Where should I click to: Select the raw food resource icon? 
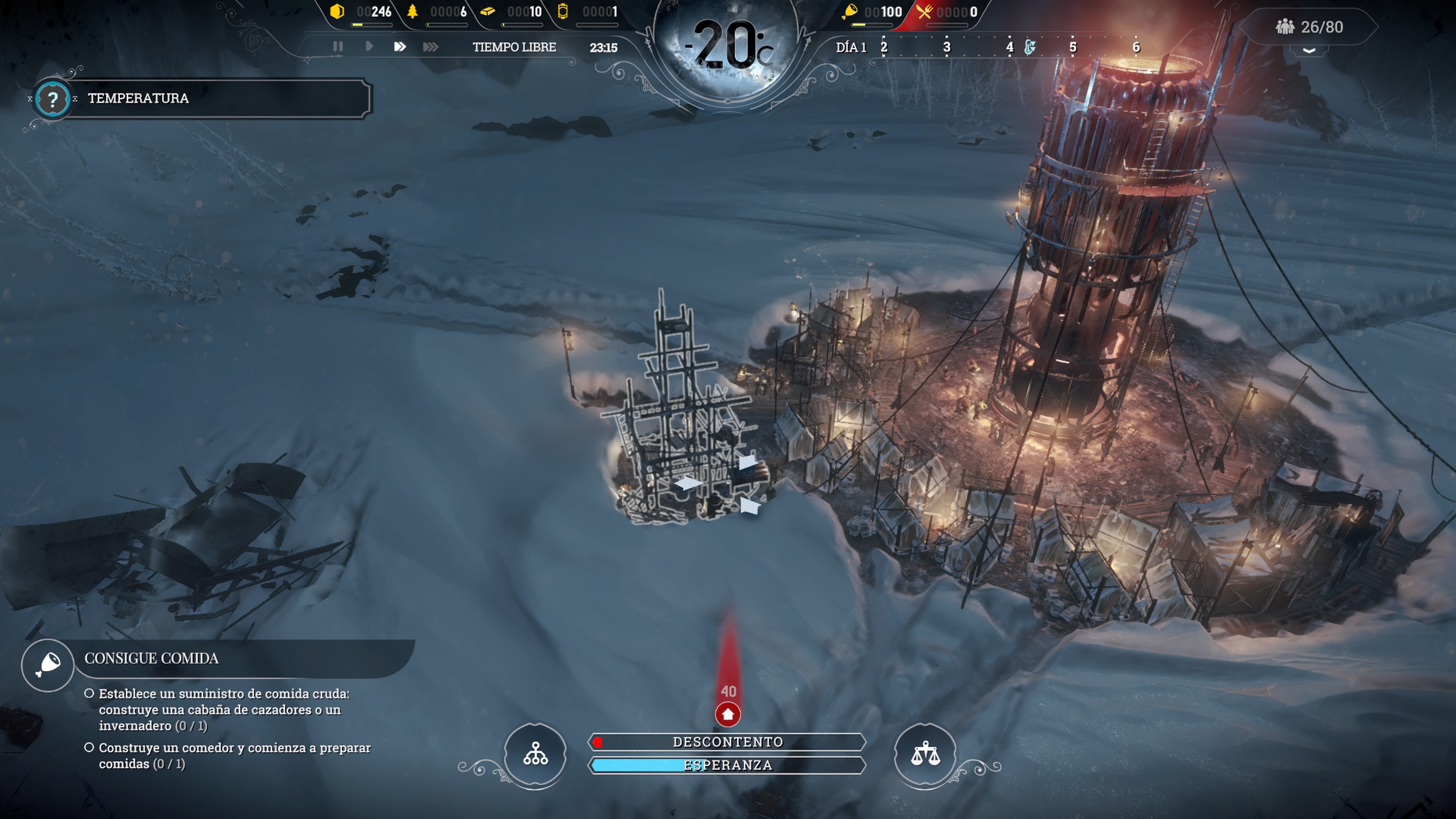pyautogui.click(x=850, y=11)
